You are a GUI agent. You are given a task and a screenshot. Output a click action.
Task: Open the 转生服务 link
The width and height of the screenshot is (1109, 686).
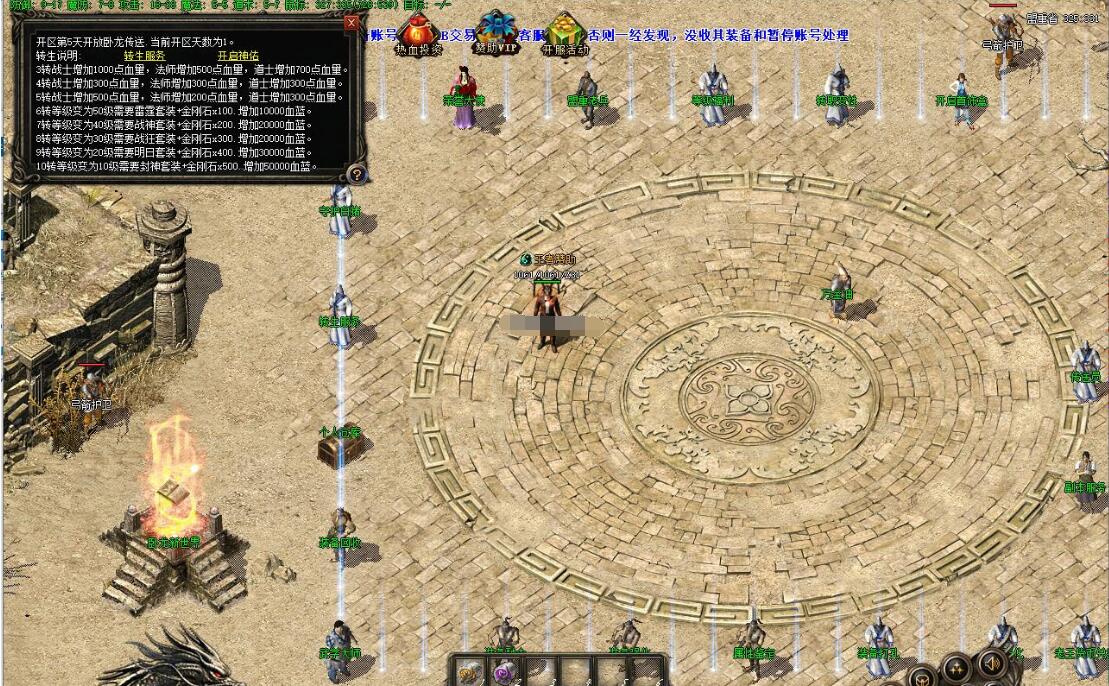pyautogui.click(x=146, y=56)
